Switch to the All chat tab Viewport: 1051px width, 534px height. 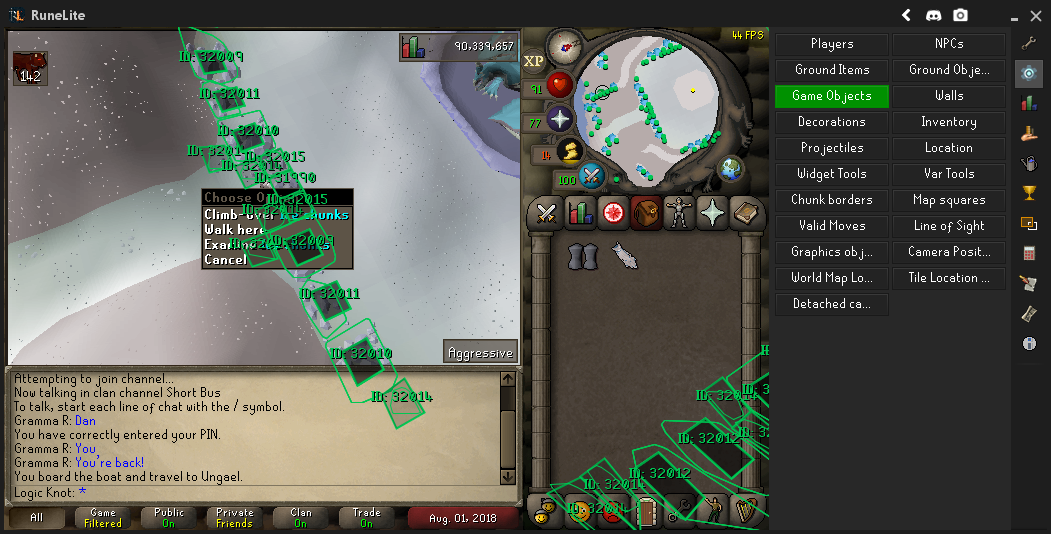(x=37, y=518)
